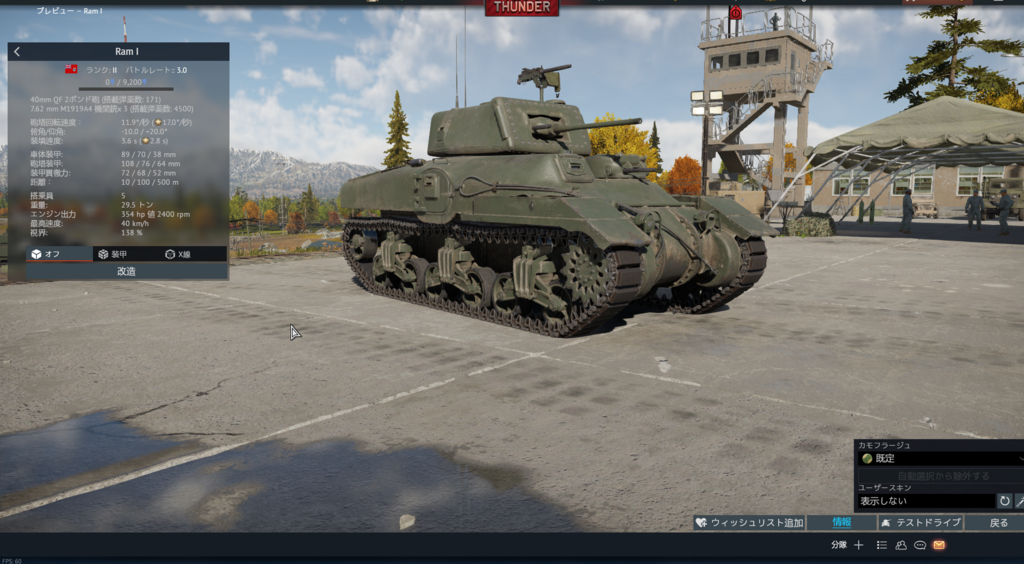This screenshot has width=1024, height=564.
Task: Open the list icon in bottom bar
Action: click(x=882, y=545)
